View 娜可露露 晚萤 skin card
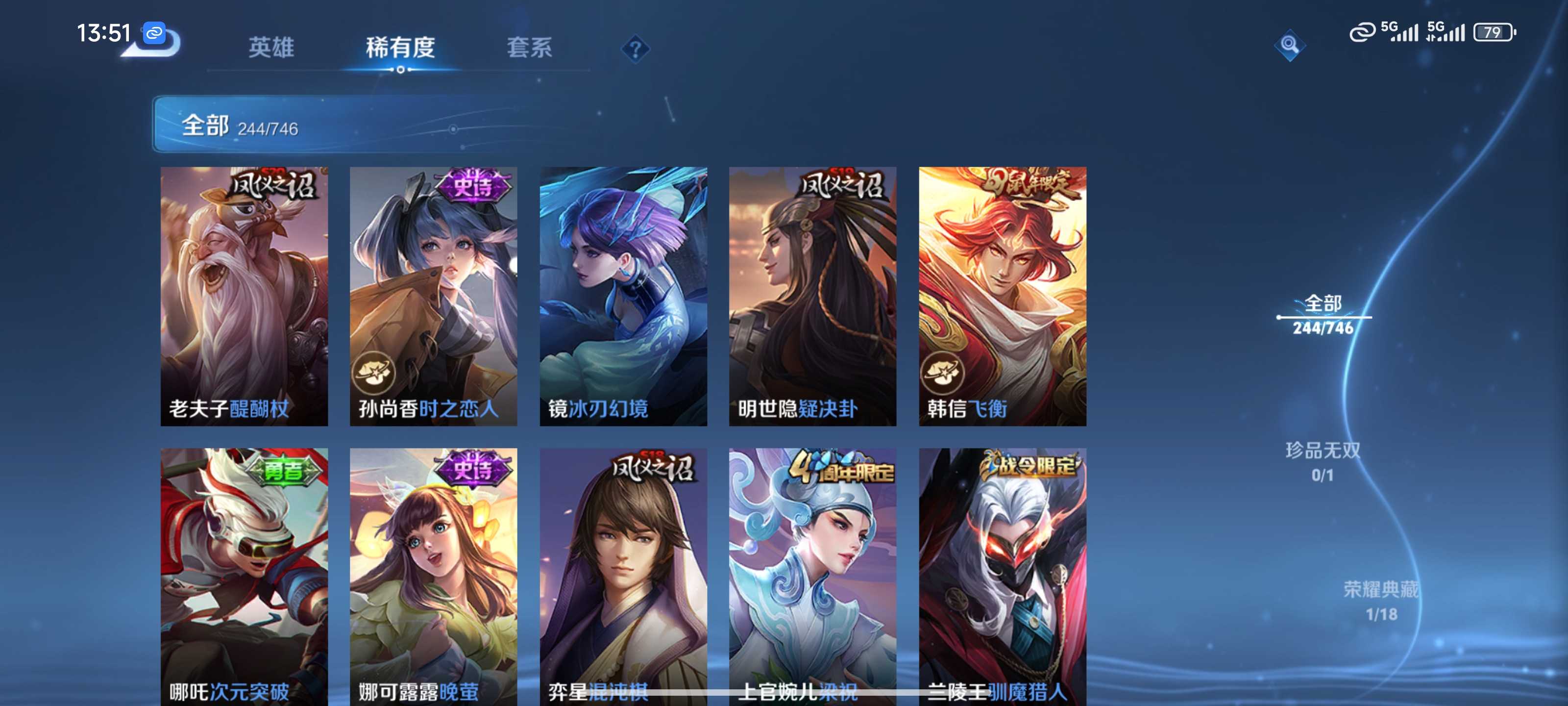Screen dimensions: 1568x706 coord(433,576)
